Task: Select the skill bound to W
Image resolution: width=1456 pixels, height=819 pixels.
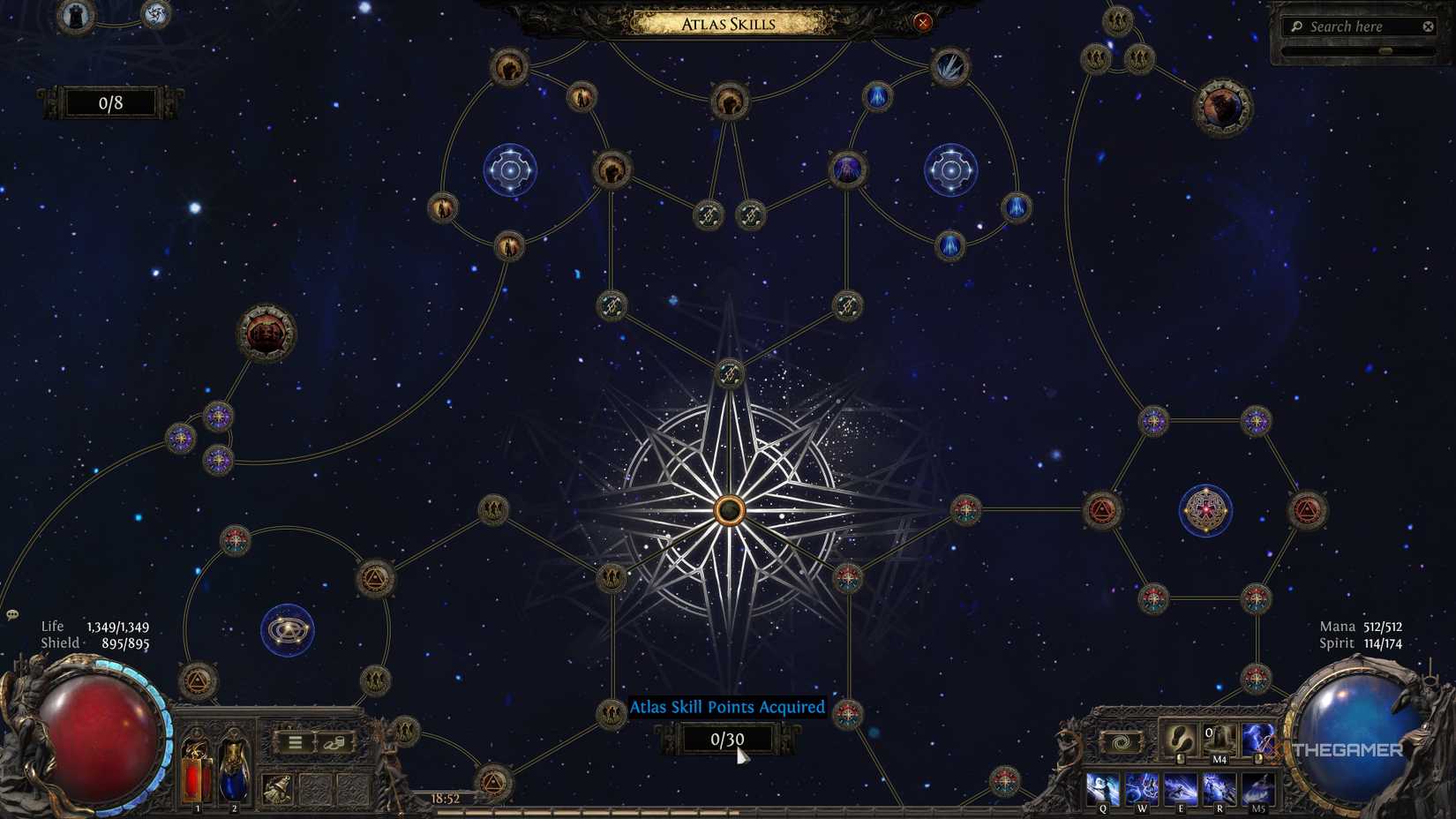Action: pos(1141,786)
